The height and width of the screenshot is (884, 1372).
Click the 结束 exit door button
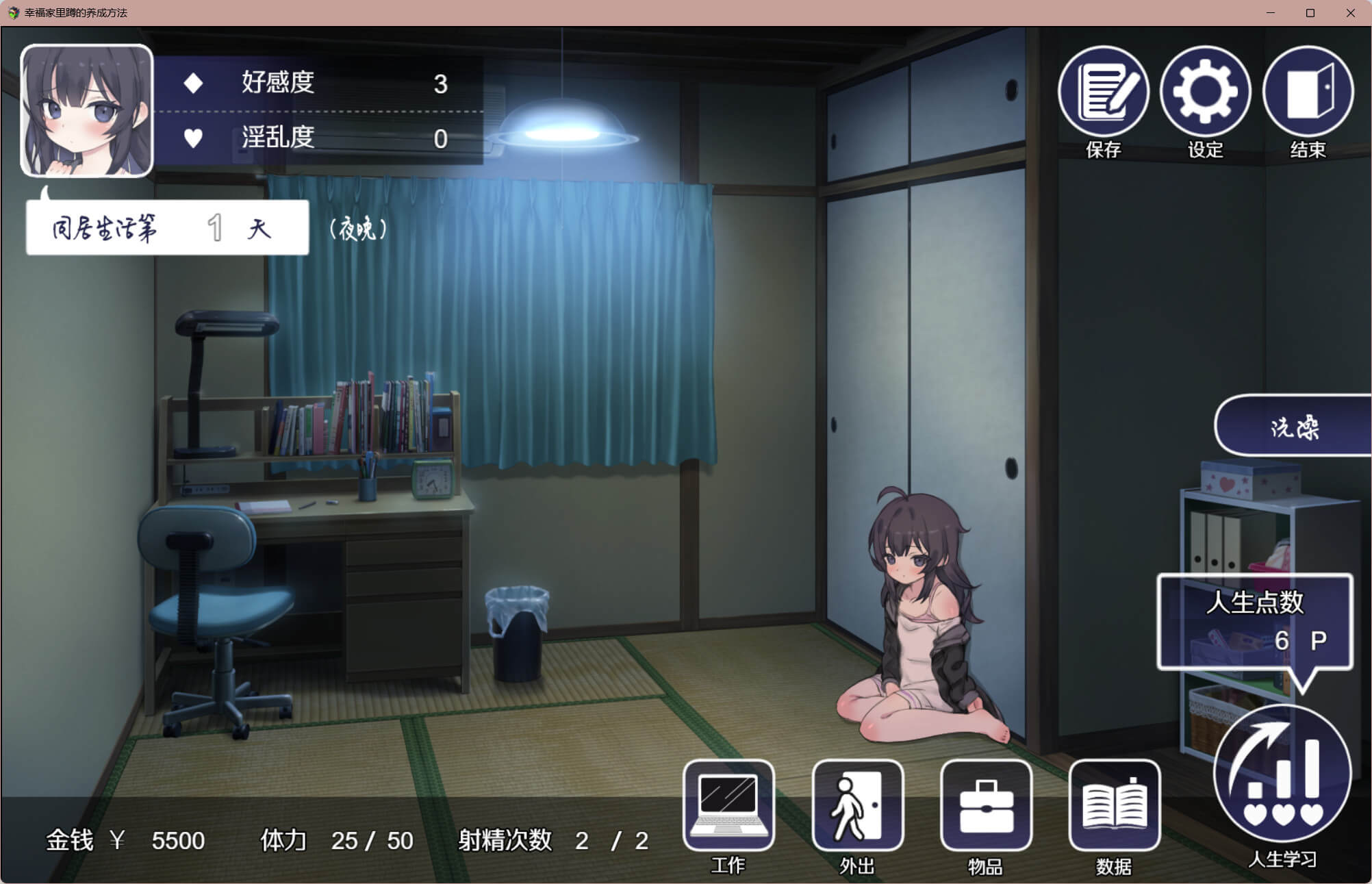point(1308,92)
